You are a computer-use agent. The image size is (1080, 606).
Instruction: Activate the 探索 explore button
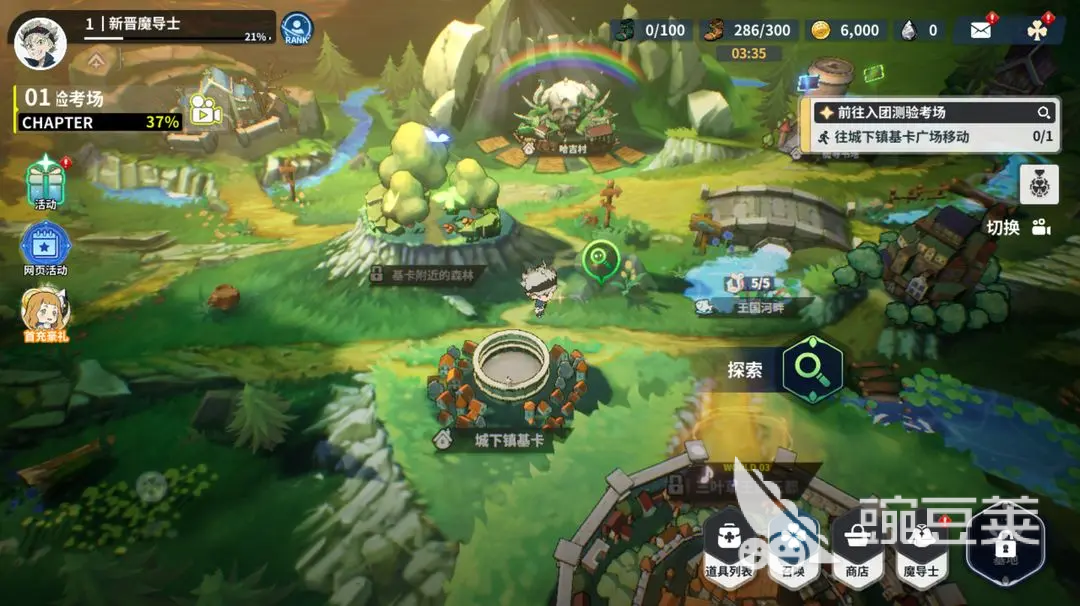pyautogui.click(x=811, y=370)
